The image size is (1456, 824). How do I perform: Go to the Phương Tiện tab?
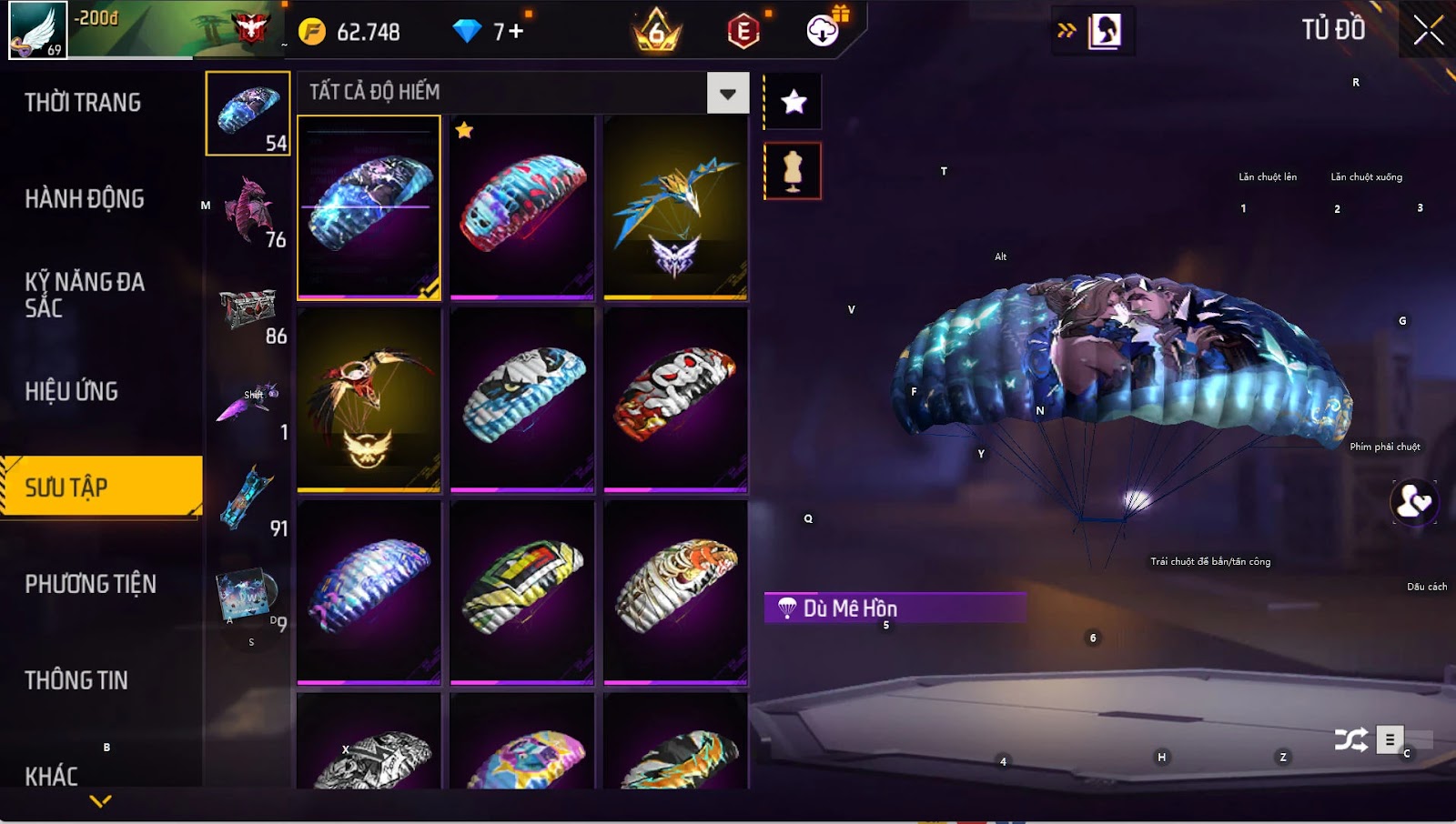[91, 584]
